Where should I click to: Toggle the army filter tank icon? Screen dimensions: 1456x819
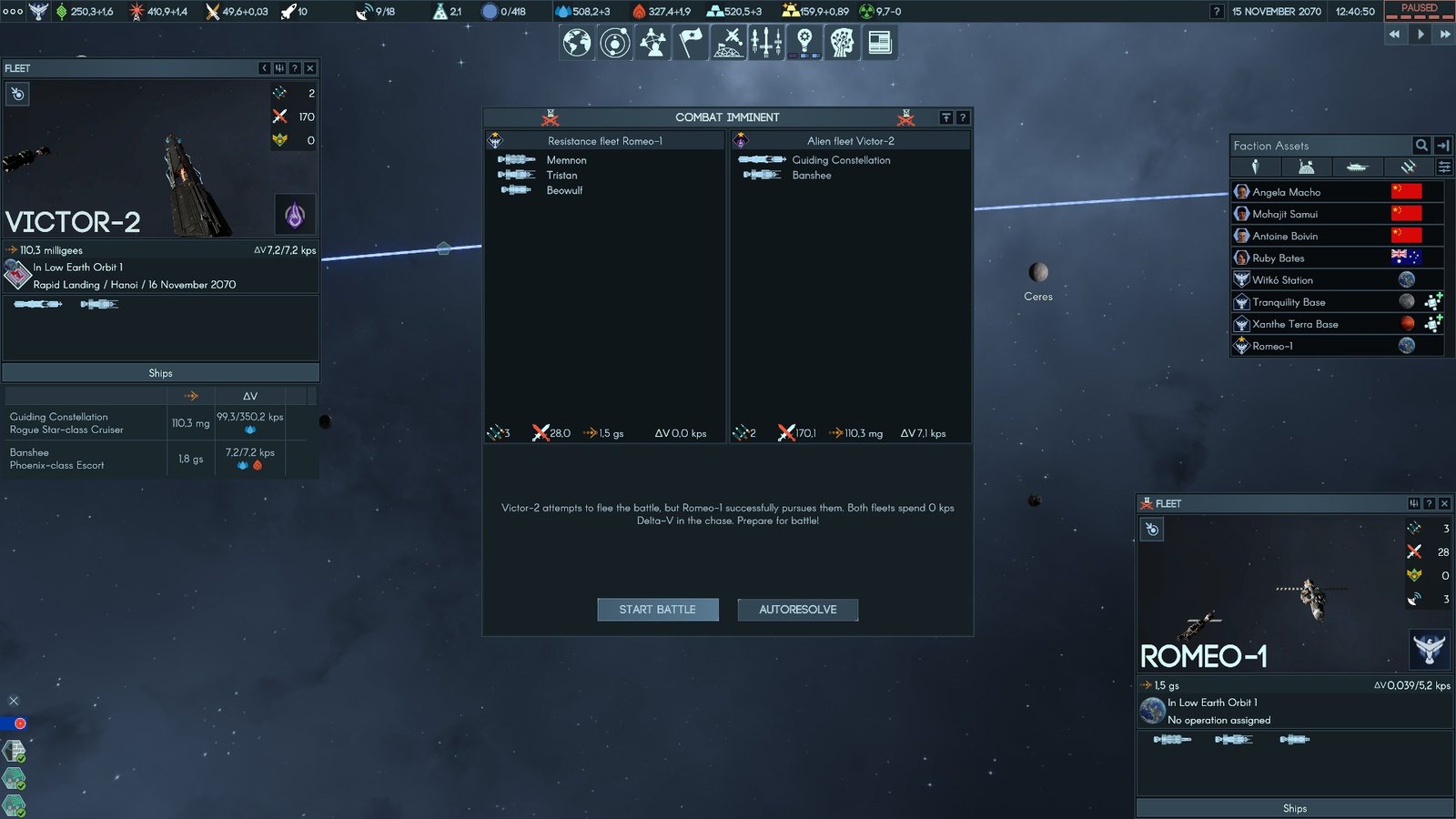pos(1357,167)
